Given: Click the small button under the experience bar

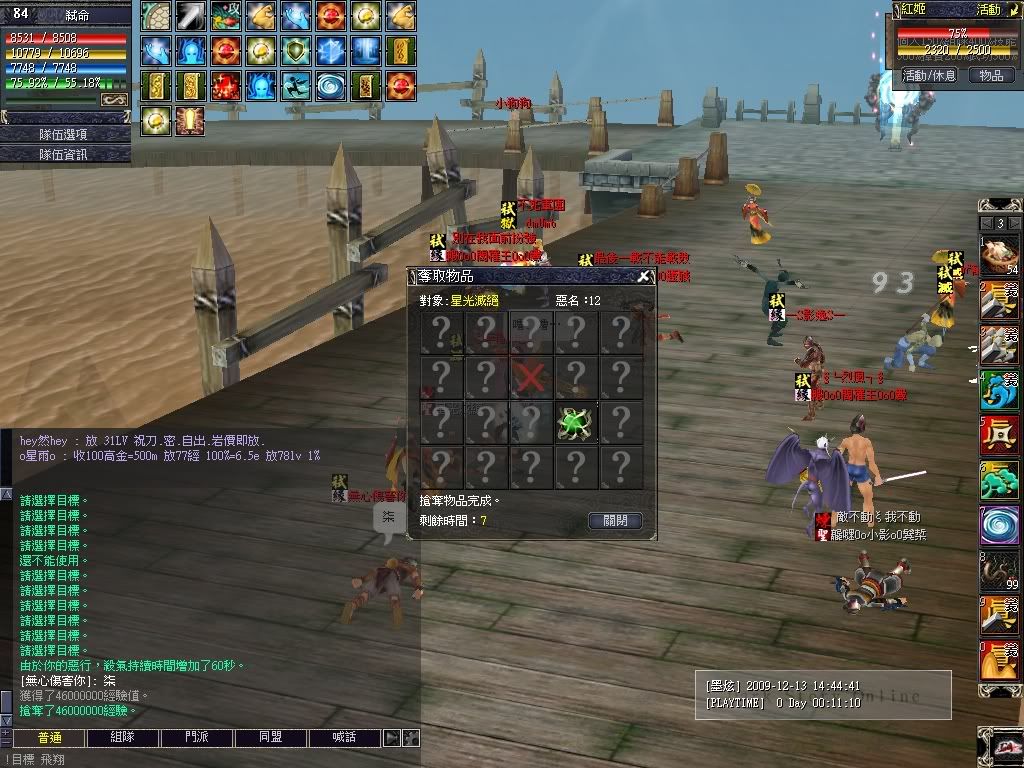Looking at the screenshot, I should click(x=114, y=100).
